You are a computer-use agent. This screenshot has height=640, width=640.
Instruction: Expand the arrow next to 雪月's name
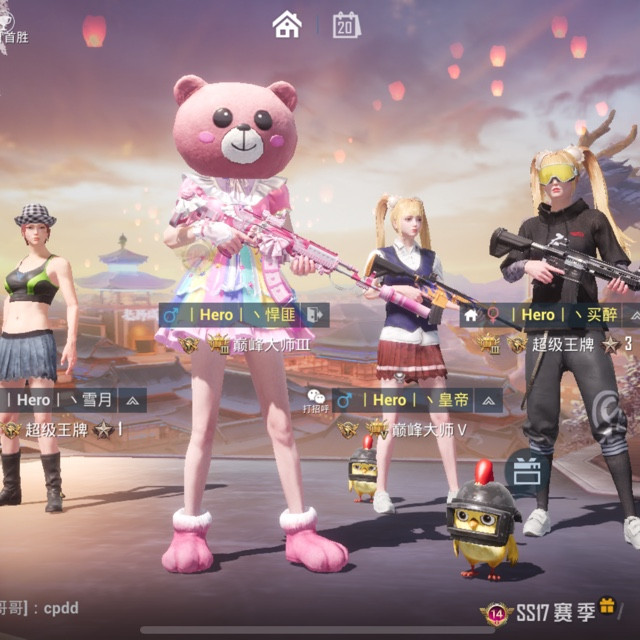click(x=132, y=400)
